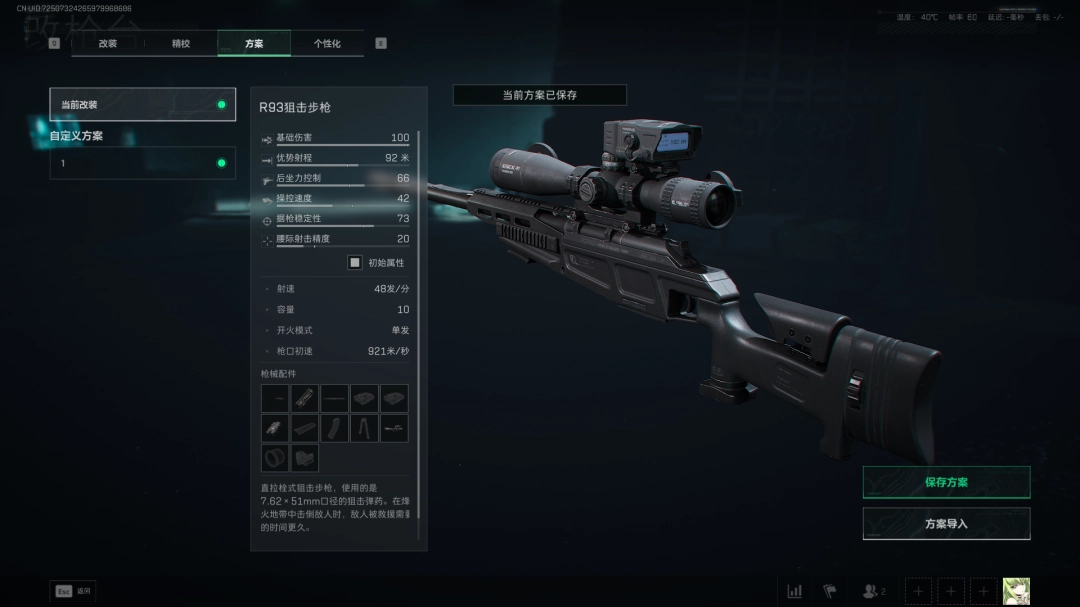Select the 方案 tab
This screenshot has height=607, width=1080.
click(254, 44)
